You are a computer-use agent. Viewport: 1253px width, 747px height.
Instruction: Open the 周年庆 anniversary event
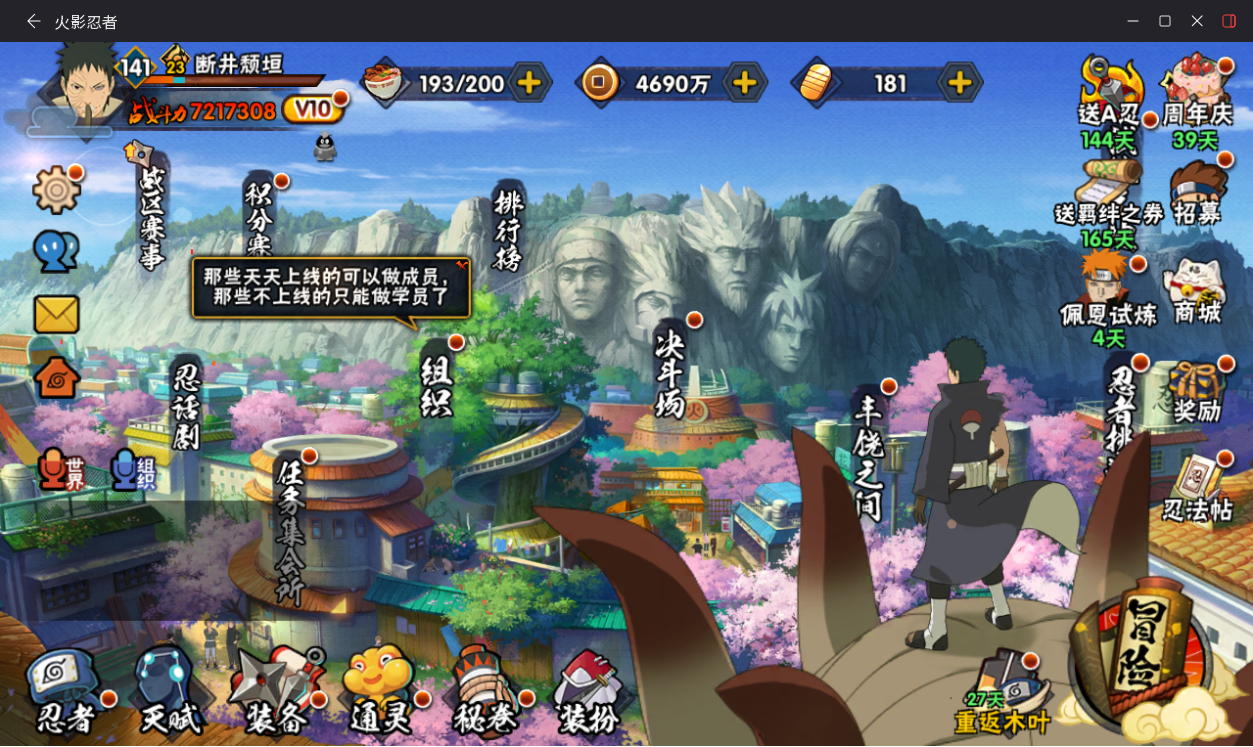point(1196,90)
